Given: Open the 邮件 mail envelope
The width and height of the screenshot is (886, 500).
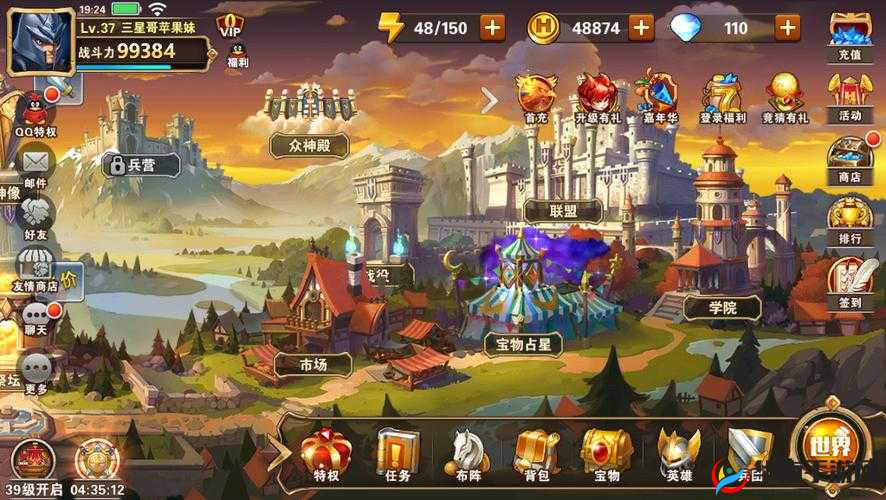Looking at the screenshot, I should 36,165.
